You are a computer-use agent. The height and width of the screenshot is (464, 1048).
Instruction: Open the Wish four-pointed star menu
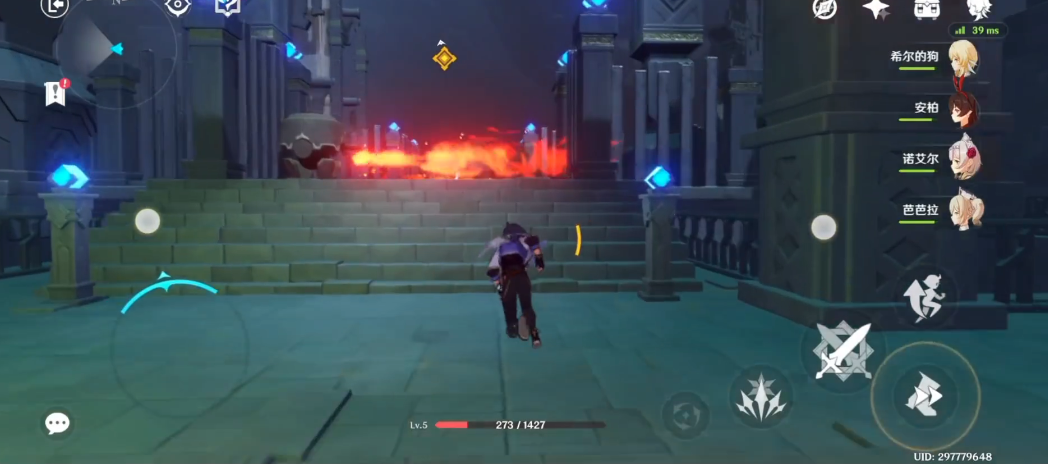click(876, 8)
